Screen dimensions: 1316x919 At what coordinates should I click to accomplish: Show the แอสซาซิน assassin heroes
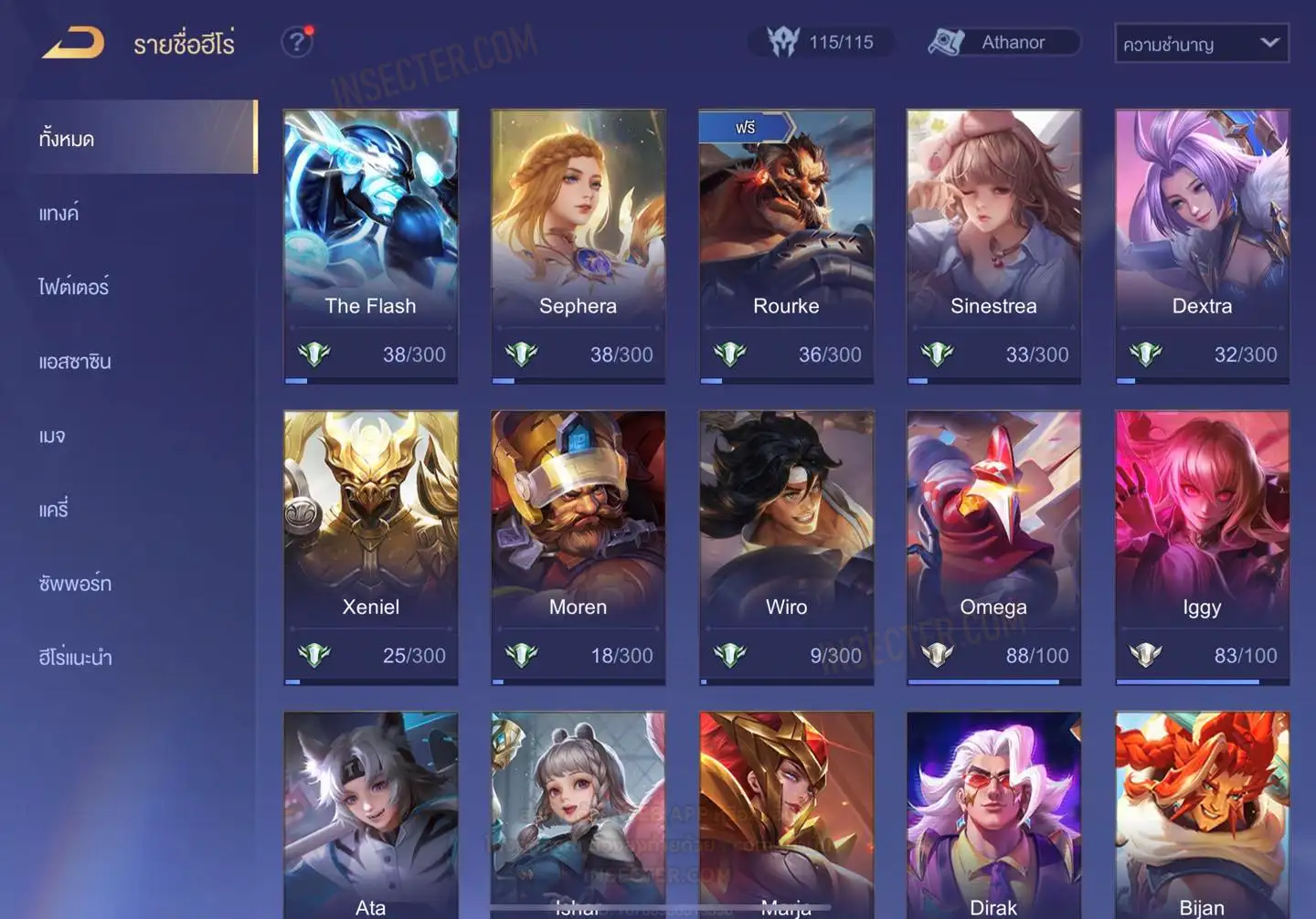pos(75,361)
